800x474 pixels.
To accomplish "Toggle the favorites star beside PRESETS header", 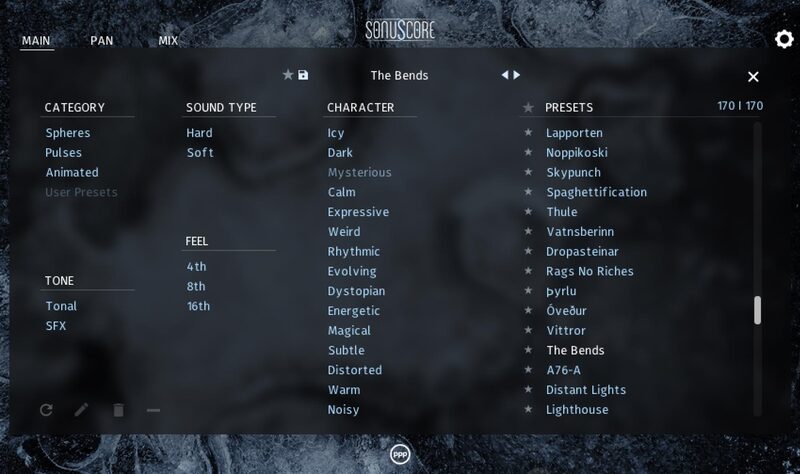I will 528,108.
